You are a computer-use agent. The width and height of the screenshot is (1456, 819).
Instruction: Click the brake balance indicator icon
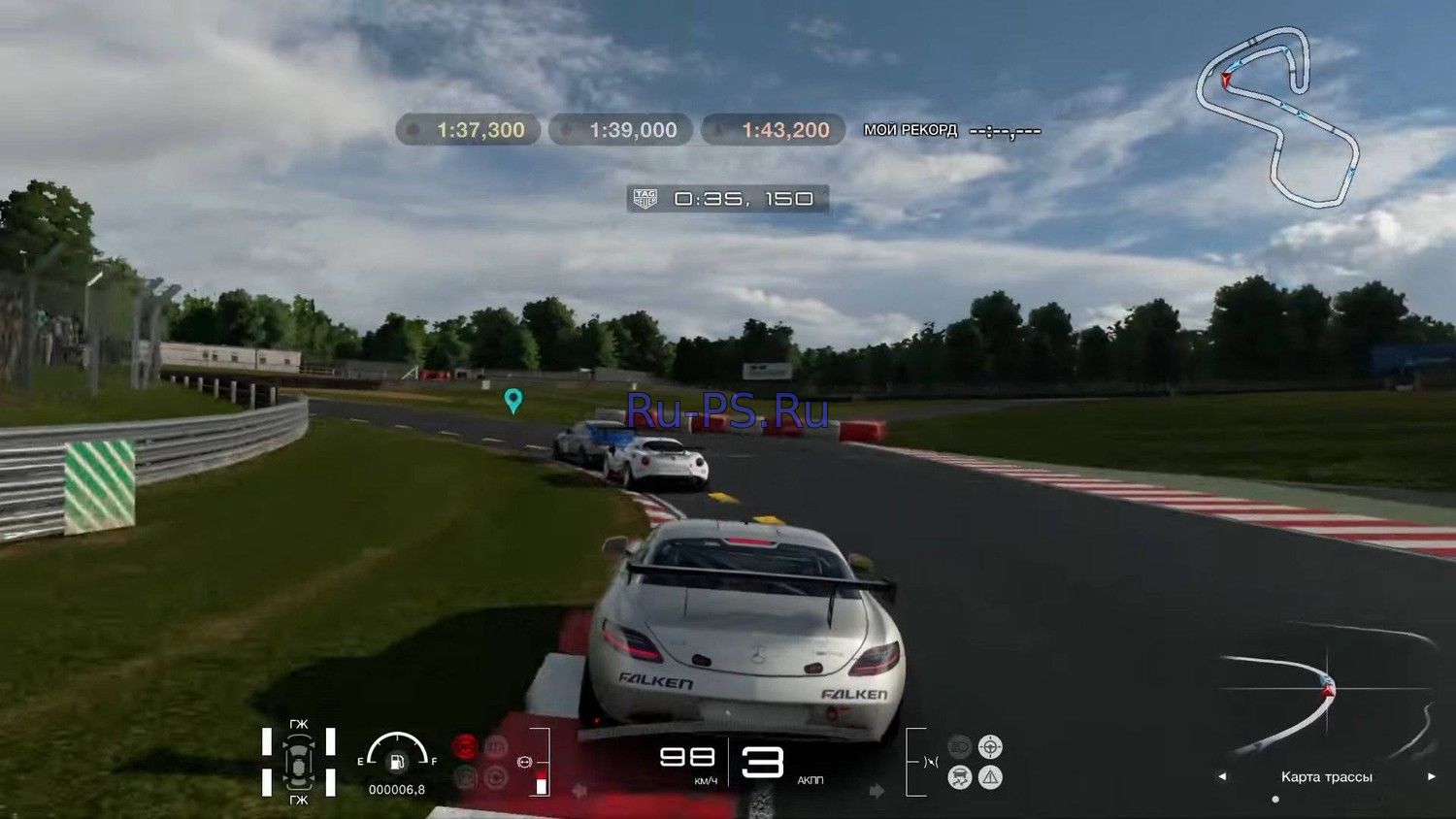tap(525, 762)
